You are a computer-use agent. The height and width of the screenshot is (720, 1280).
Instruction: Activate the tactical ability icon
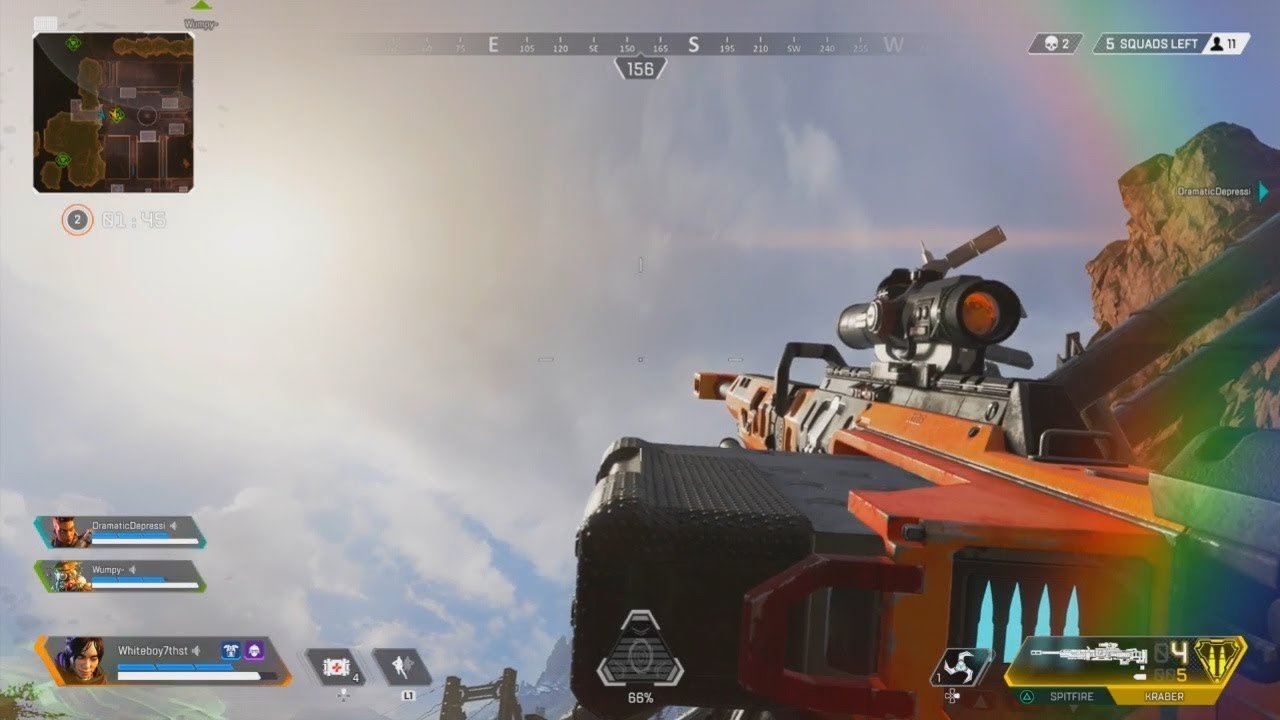click(401, 666)
